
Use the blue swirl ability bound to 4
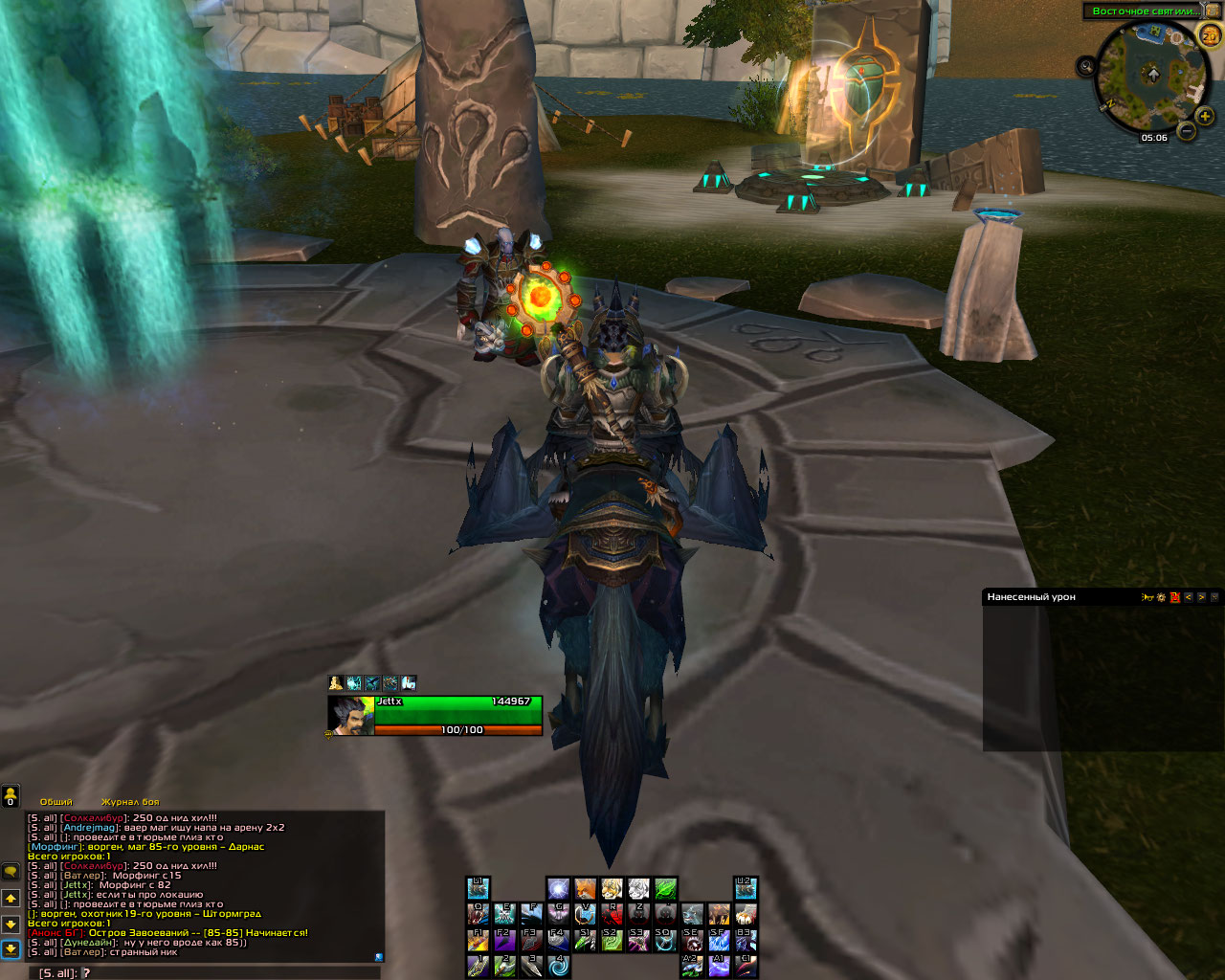click(558, 966)
